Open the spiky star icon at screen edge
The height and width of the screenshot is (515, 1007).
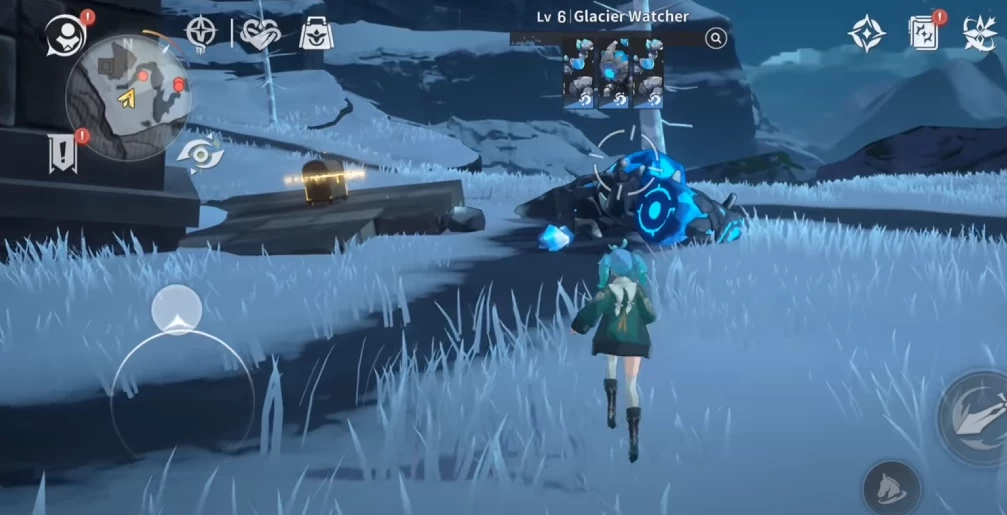[981, 34]
